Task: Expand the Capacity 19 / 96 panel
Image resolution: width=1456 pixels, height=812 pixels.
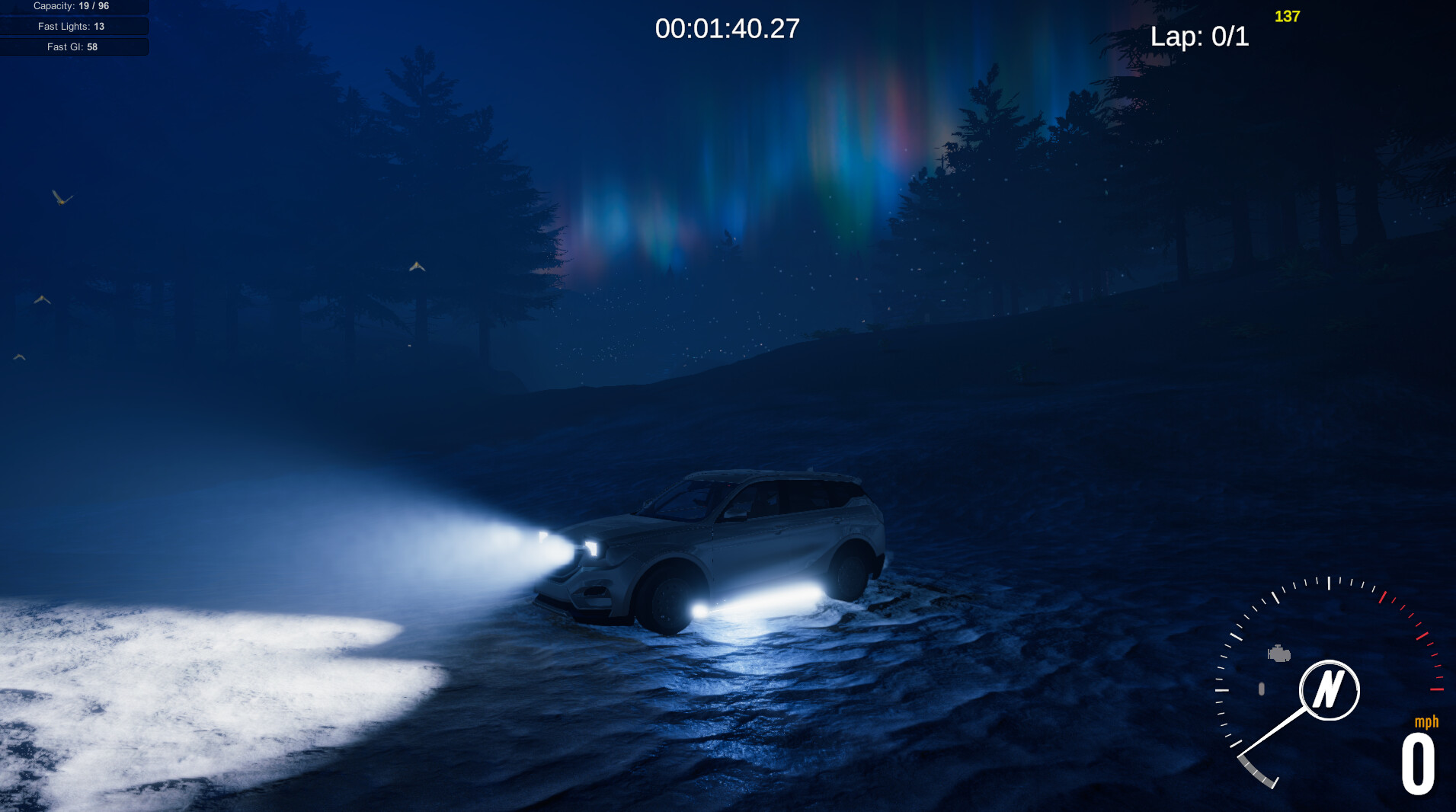Action: (73, 6)
